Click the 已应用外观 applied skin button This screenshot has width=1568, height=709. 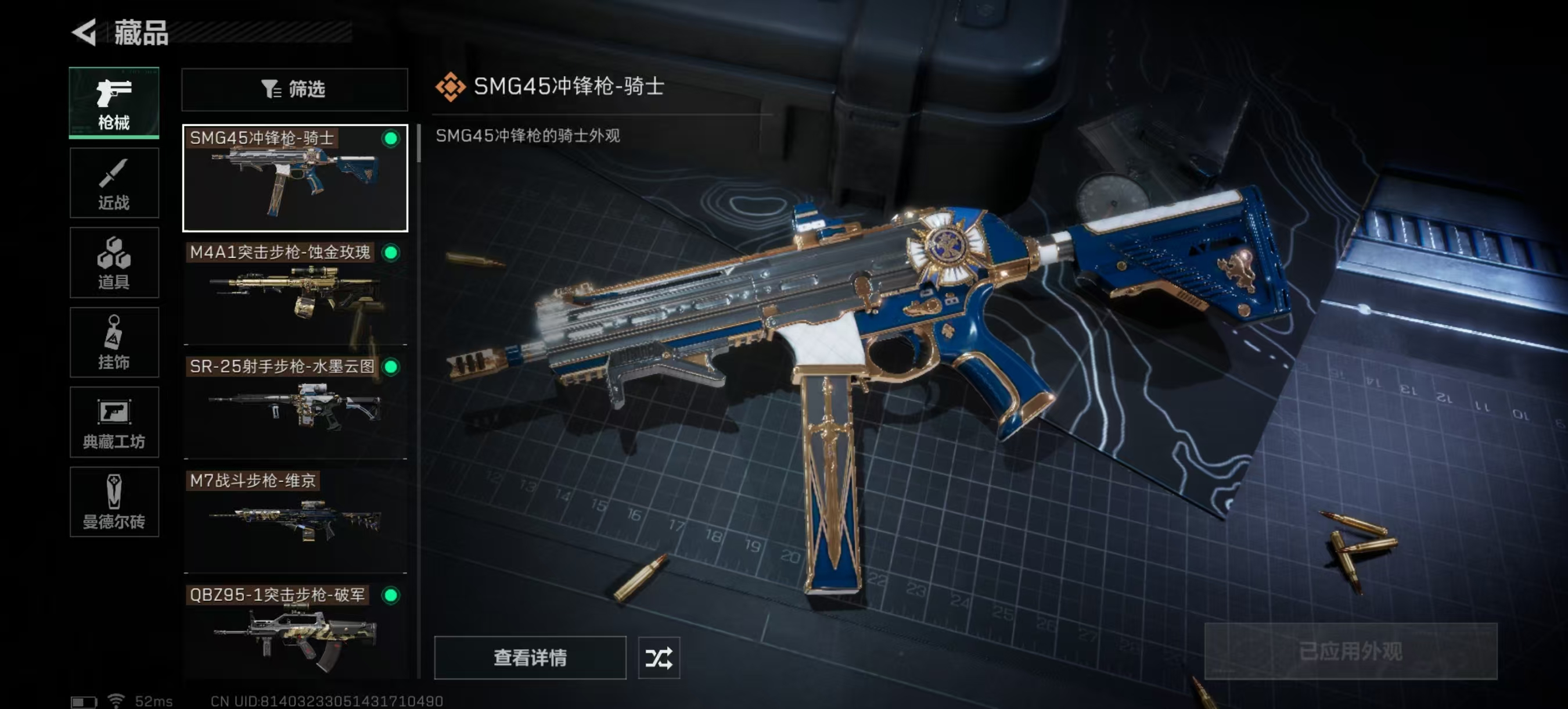(x=1350, y=651)
